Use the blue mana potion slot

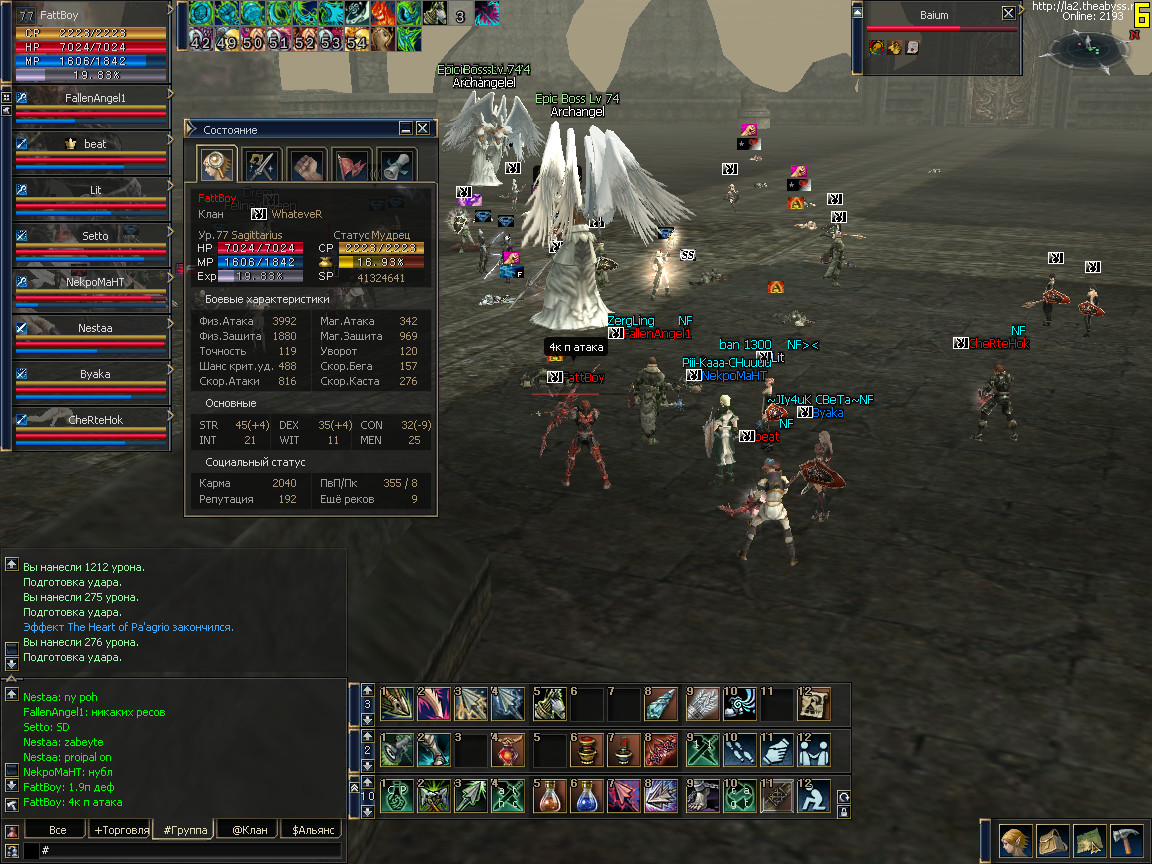586,796
